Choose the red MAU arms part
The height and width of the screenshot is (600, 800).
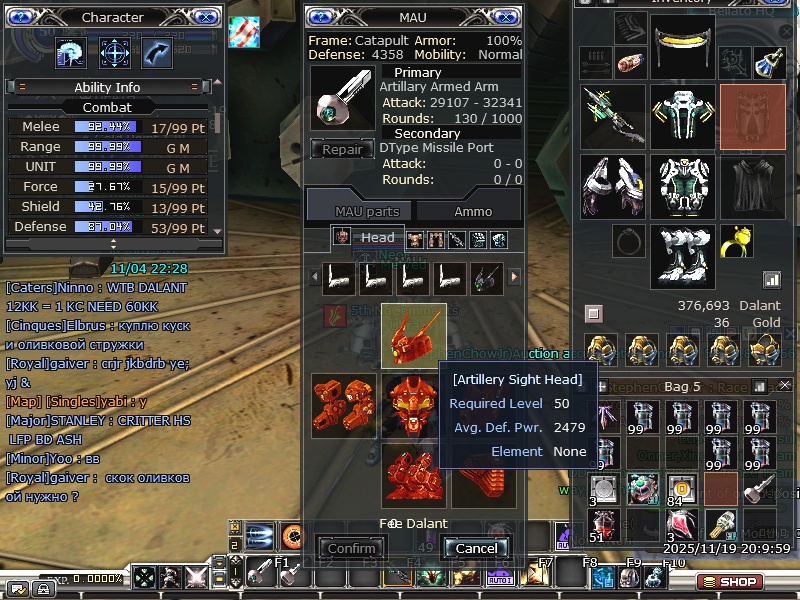(343, 406)
